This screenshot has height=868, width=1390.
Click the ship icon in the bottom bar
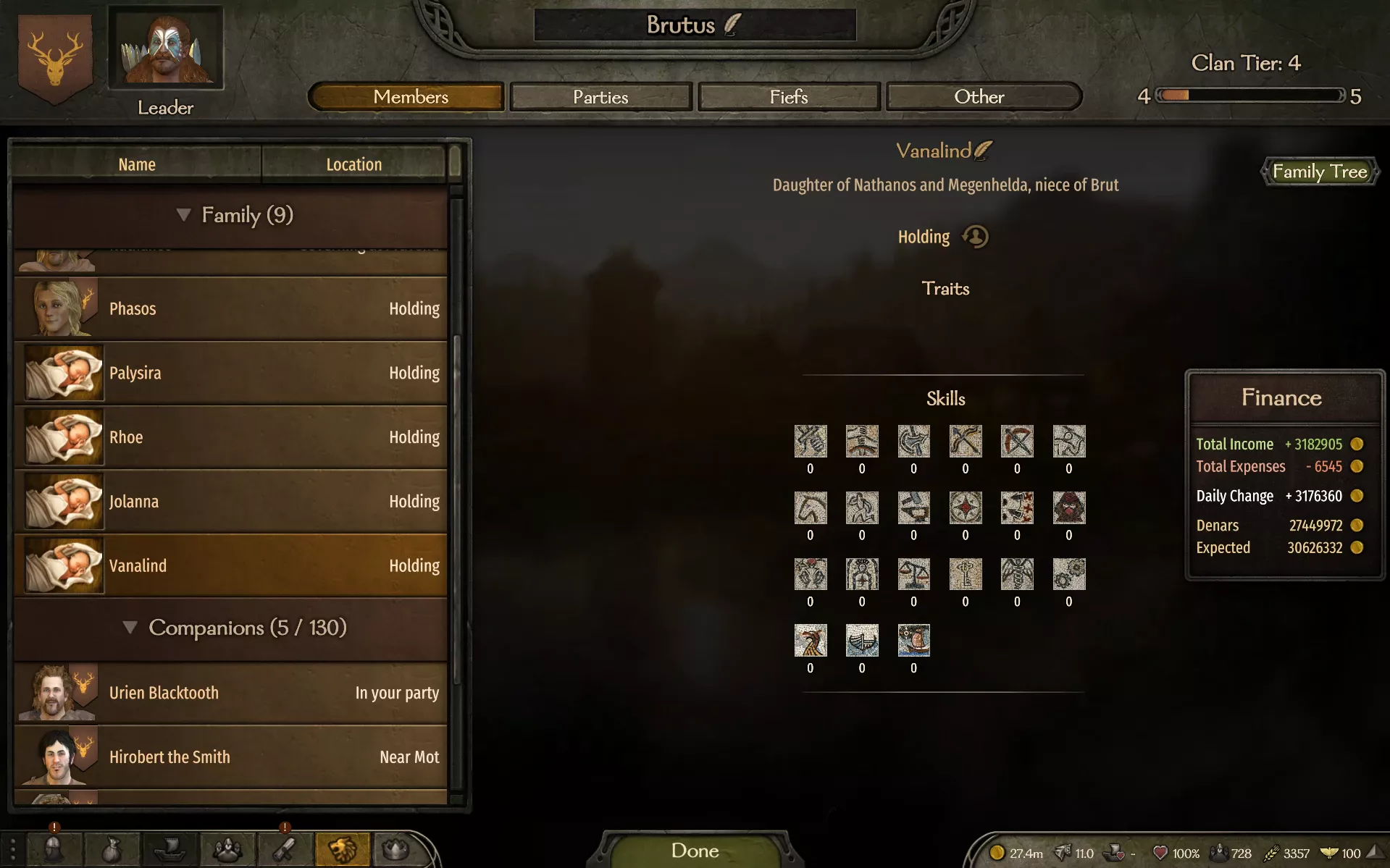(170, 849)
